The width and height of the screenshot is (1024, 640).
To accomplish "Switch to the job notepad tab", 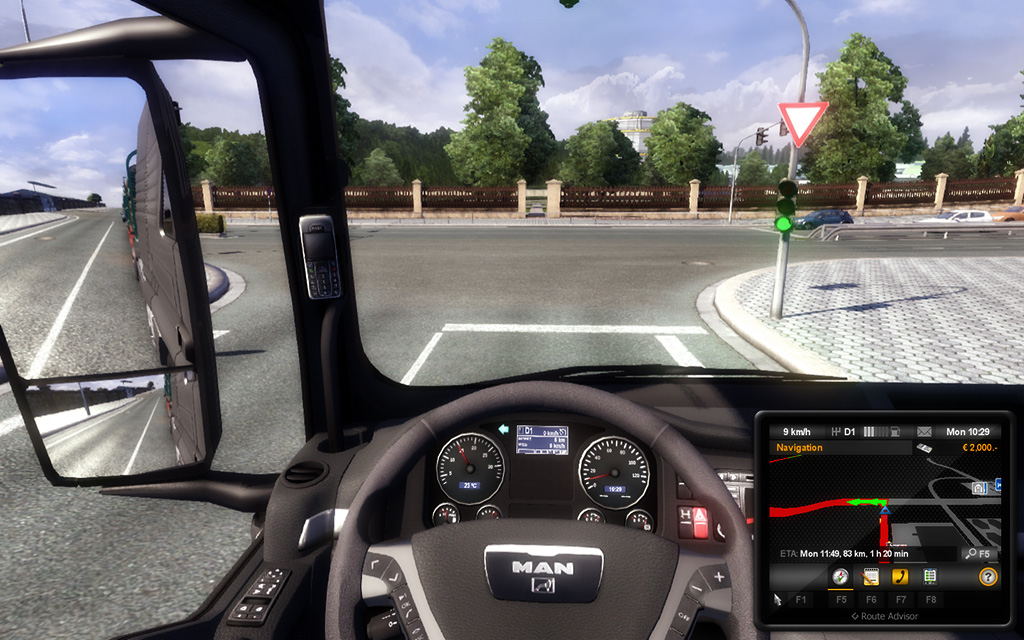I will 870,577.
